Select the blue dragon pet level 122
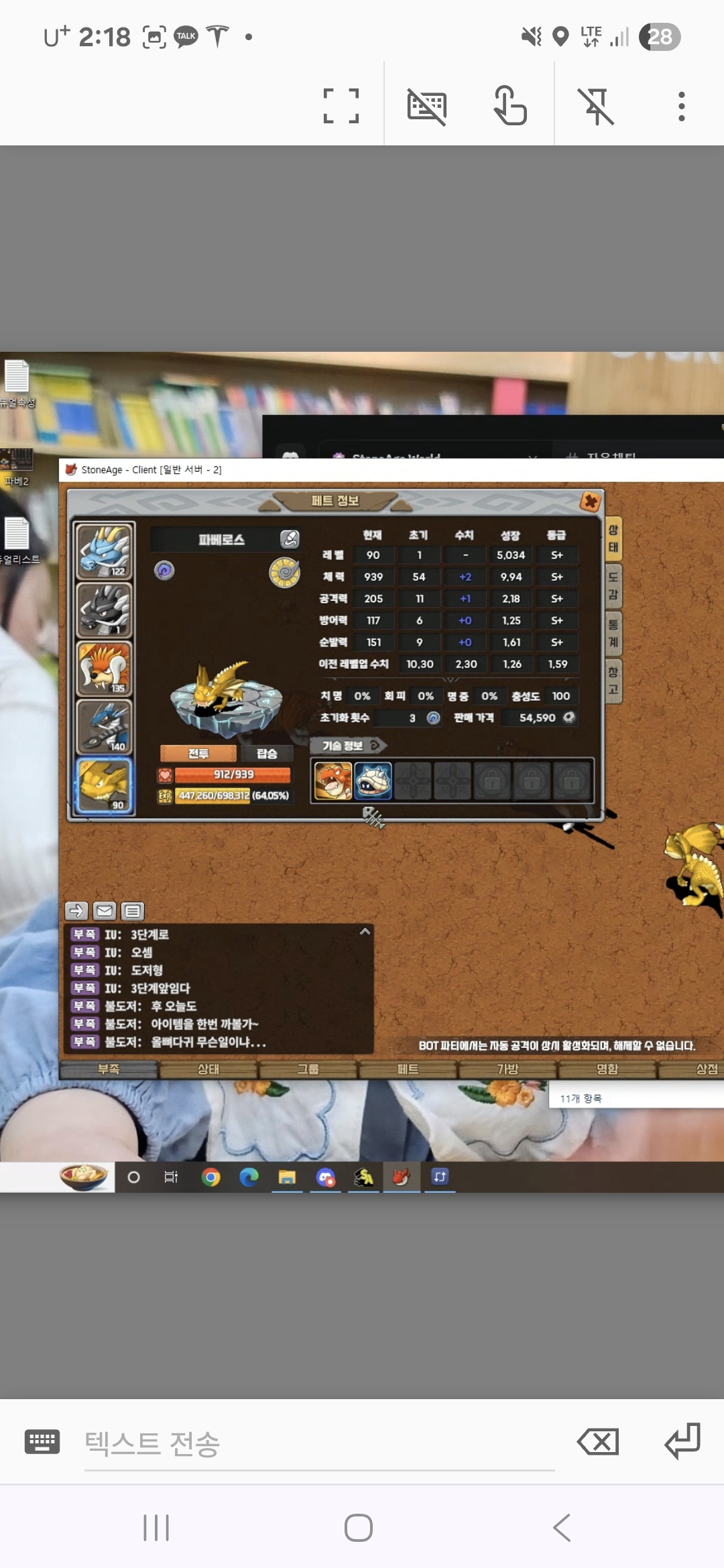 tap(105, 551)
